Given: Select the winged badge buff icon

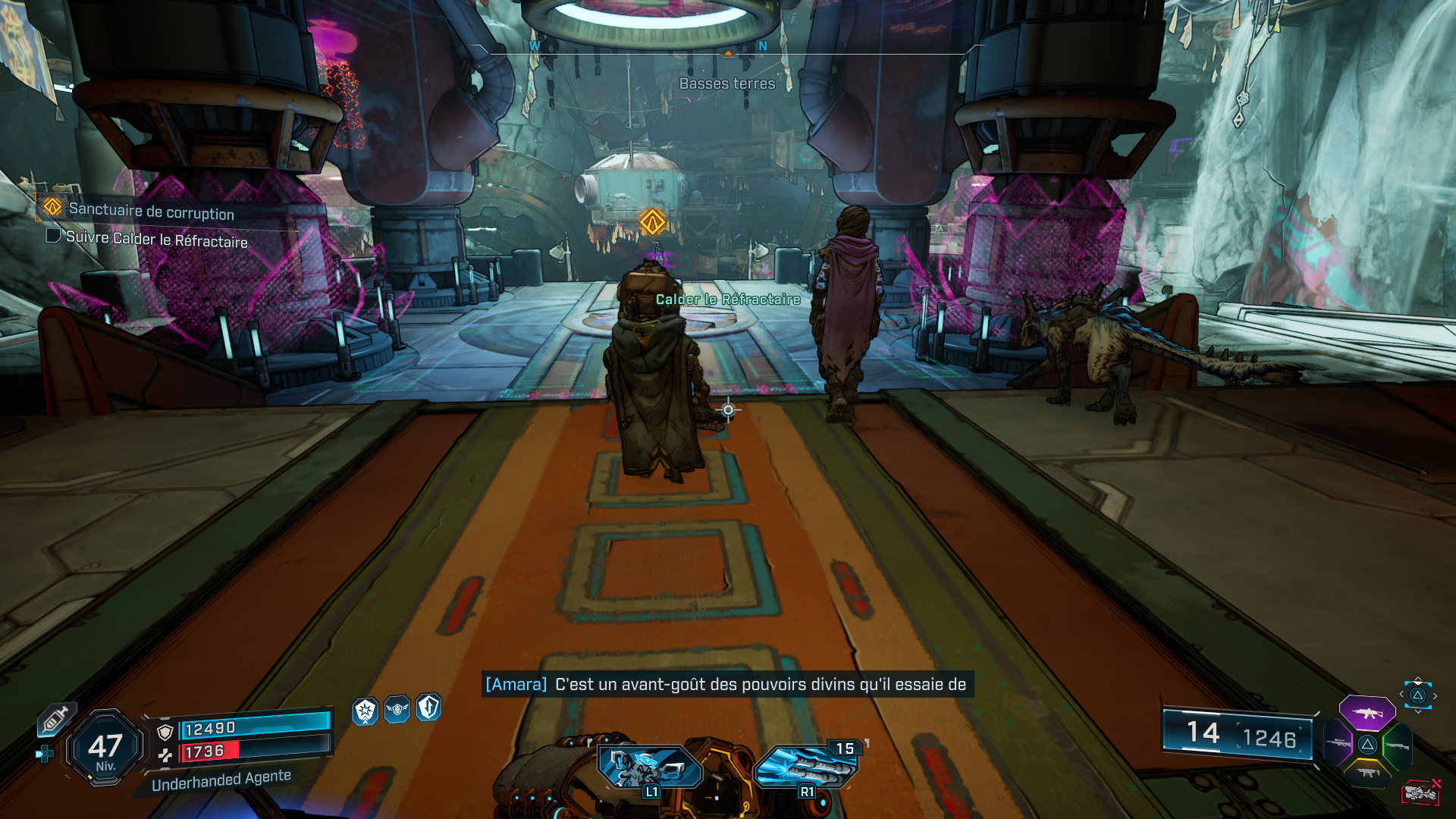Looking at the screenshot, I should 397,710.
